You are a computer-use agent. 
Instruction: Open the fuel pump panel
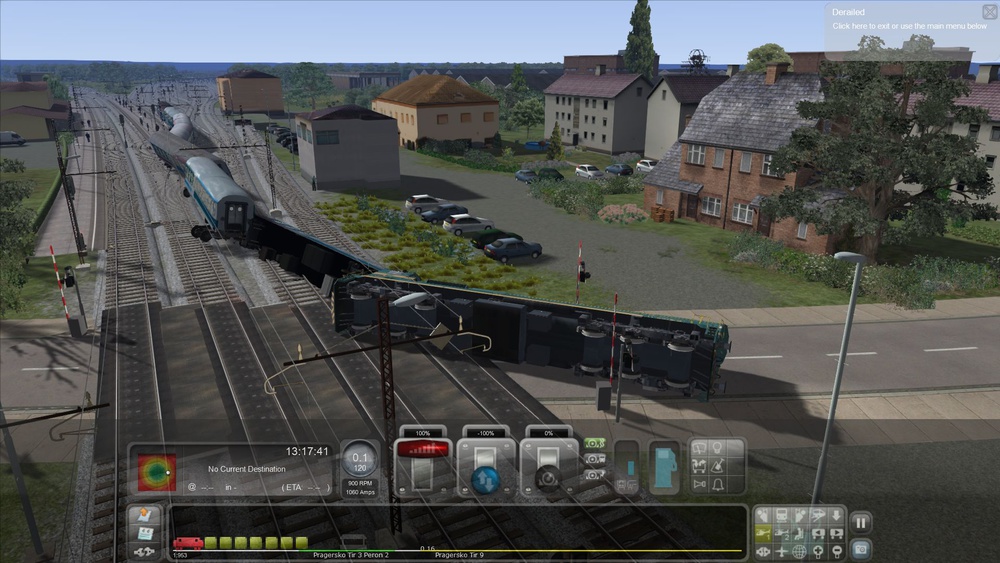point(664,465)
